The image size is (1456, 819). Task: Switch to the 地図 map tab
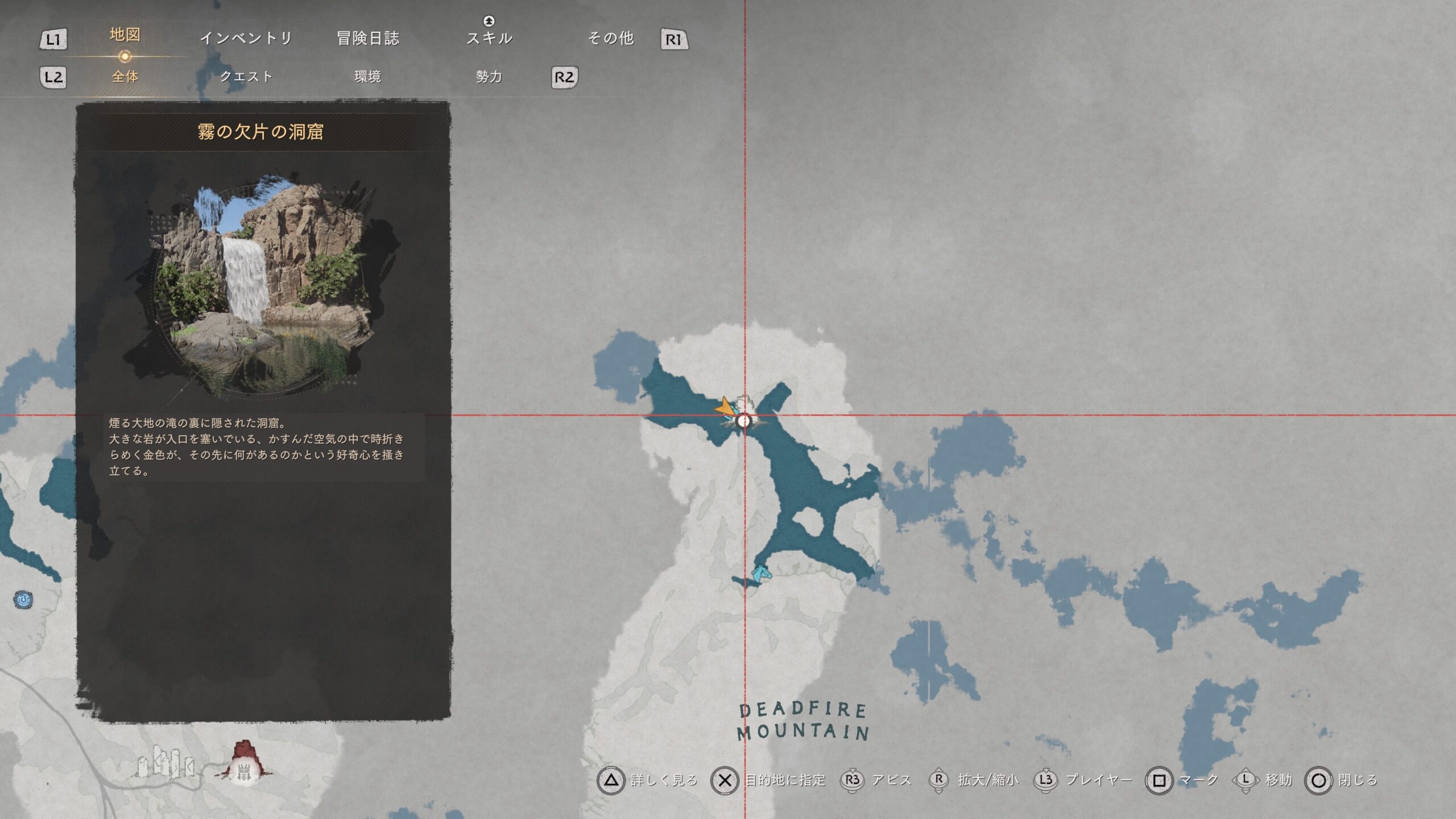[x=125, y=35]
